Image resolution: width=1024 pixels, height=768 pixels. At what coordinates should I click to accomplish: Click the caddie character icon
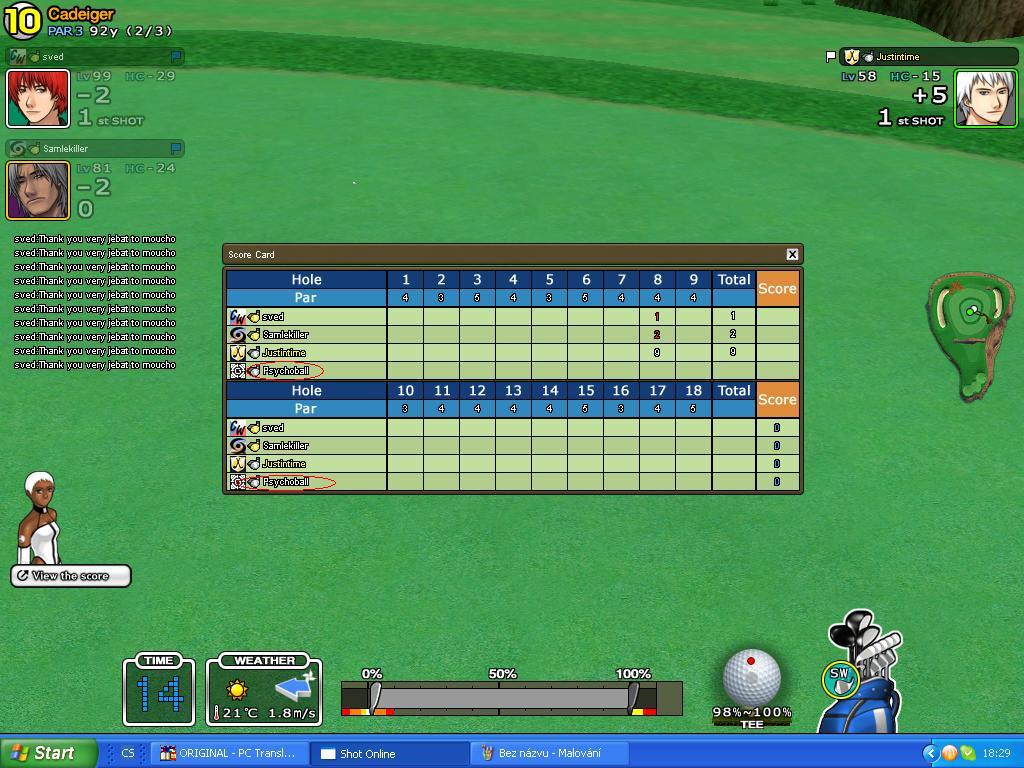[41, 518]
